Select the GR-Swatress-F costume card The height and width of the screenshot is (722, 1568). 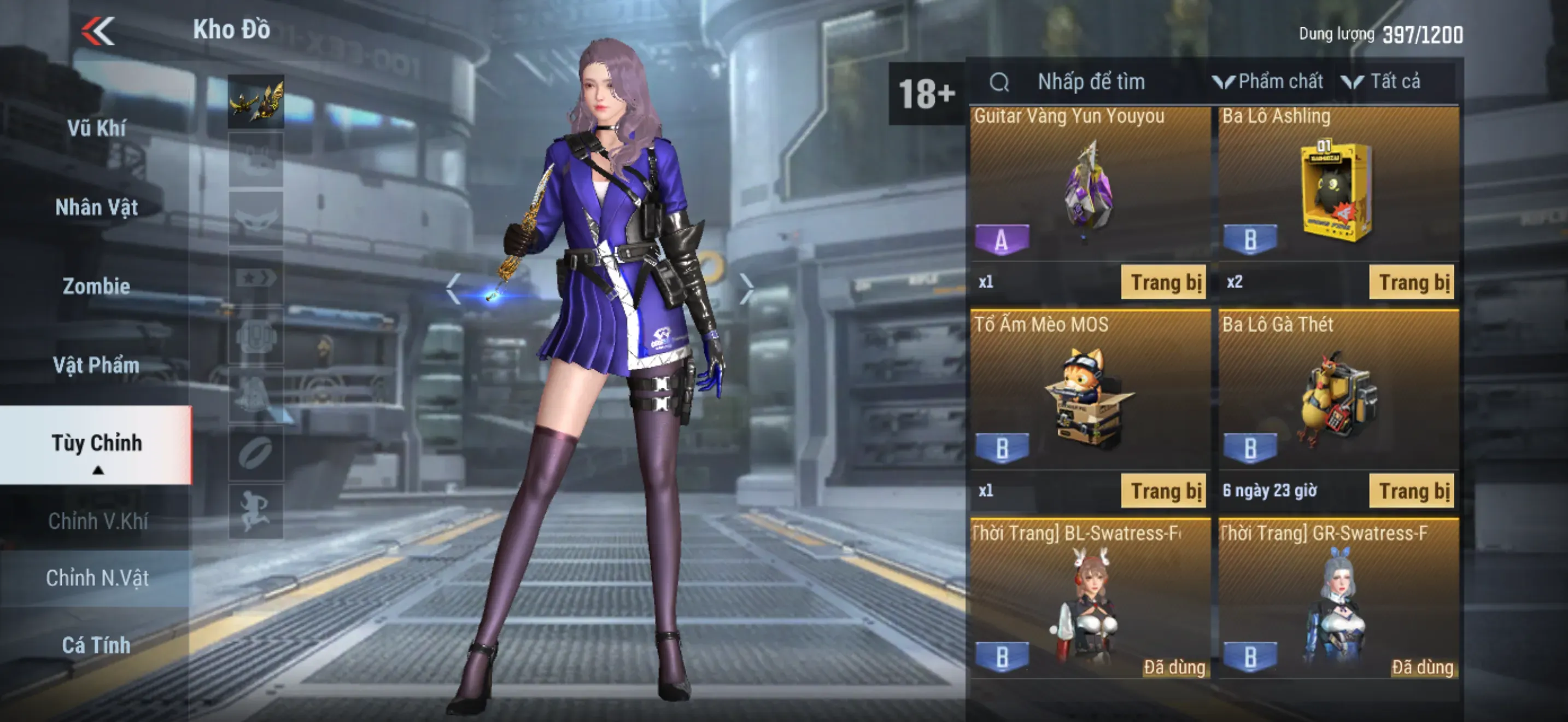(1338, 599)
